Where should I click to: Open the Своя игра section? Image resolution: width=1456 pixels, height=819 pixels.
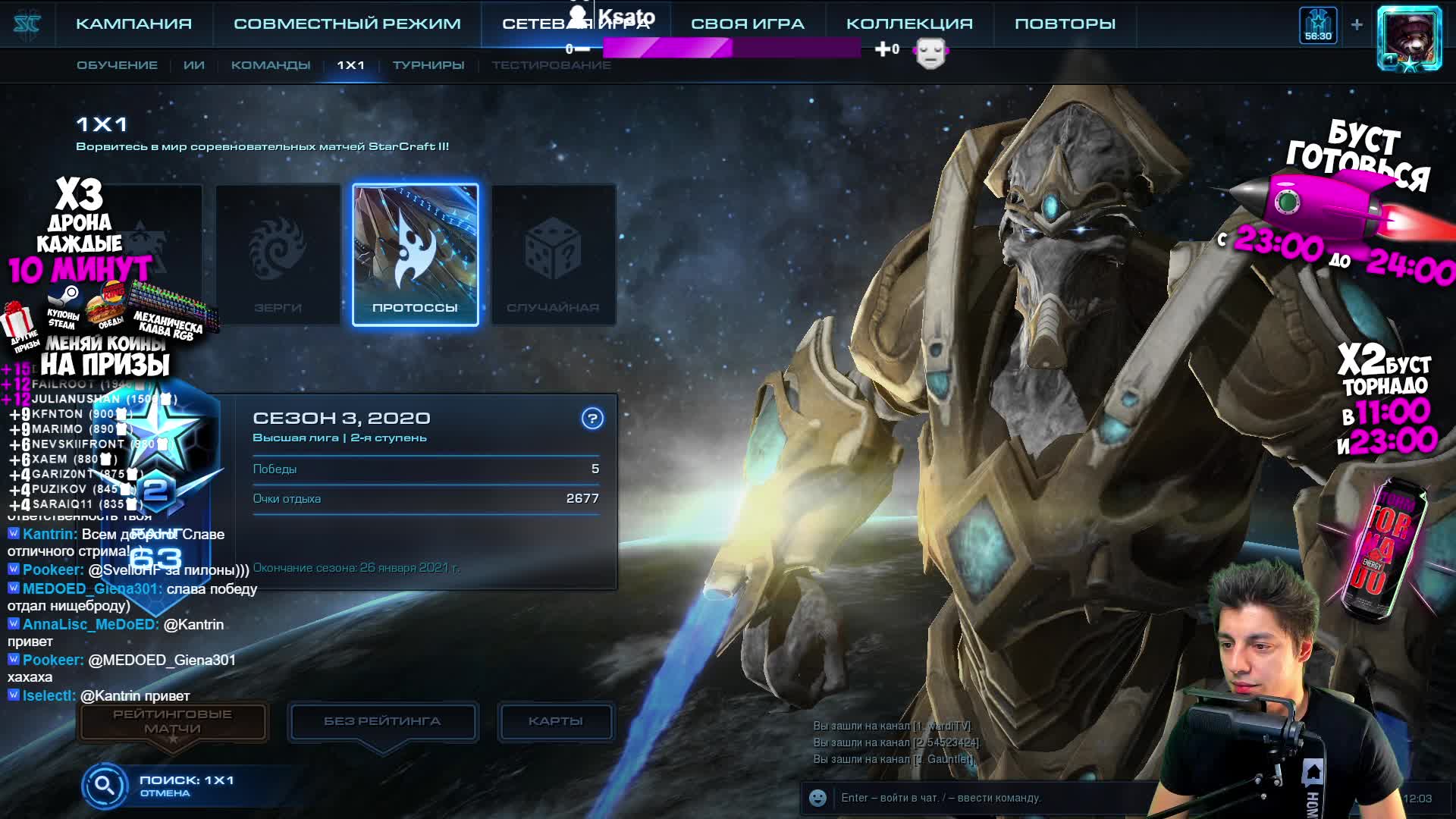(x=747, y=24)
